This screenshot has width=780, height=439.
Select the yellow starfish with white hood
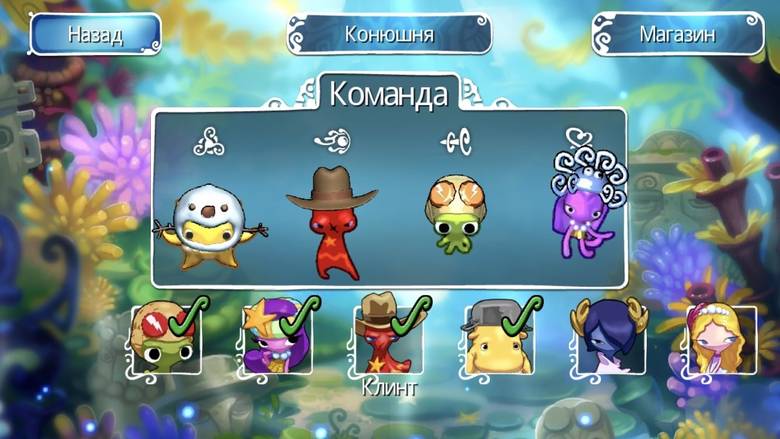click(x=203, y=225)
